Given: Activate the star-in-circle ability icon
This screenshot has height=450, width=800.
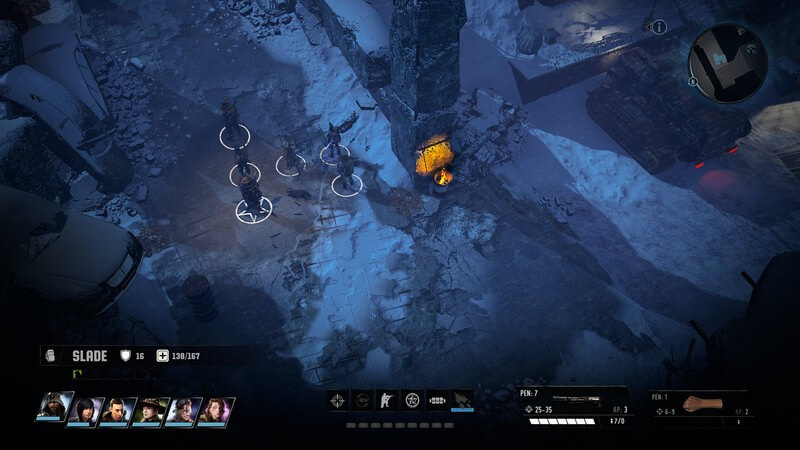Looking at the screenshot, I should coord(412,400).
